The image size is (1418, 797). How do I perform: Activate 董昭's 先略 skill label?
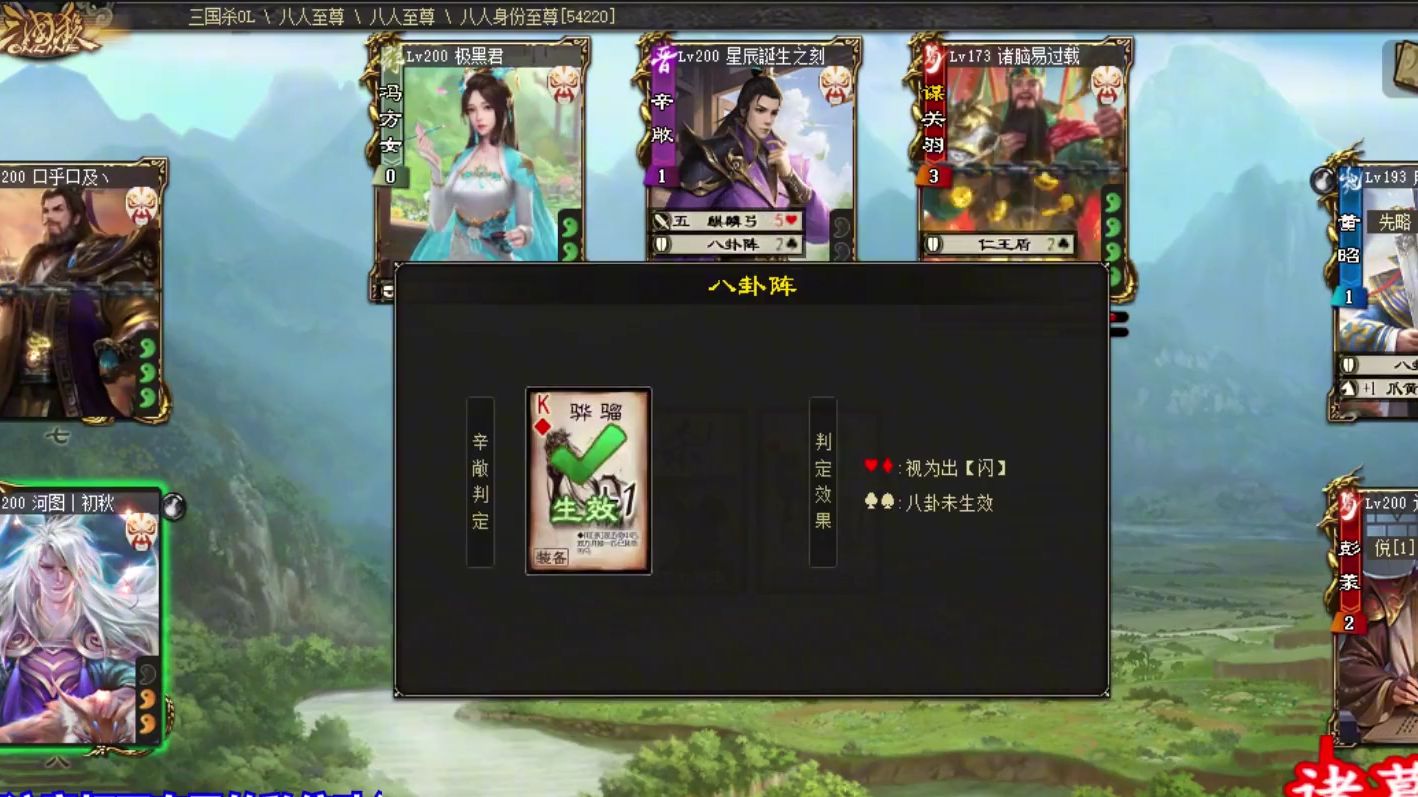point(1395,222)
